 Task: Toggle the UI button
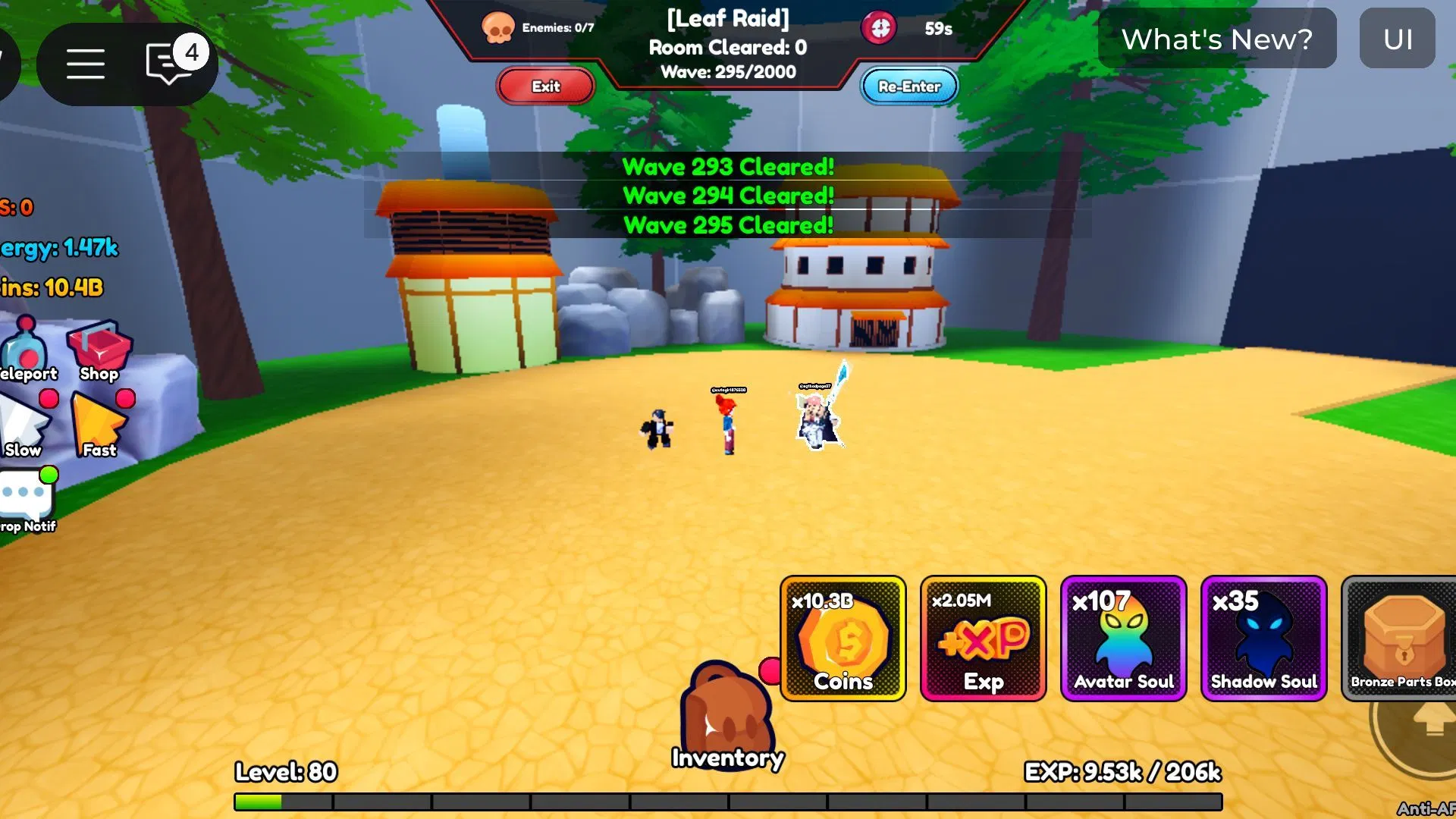click(1397, 39)
